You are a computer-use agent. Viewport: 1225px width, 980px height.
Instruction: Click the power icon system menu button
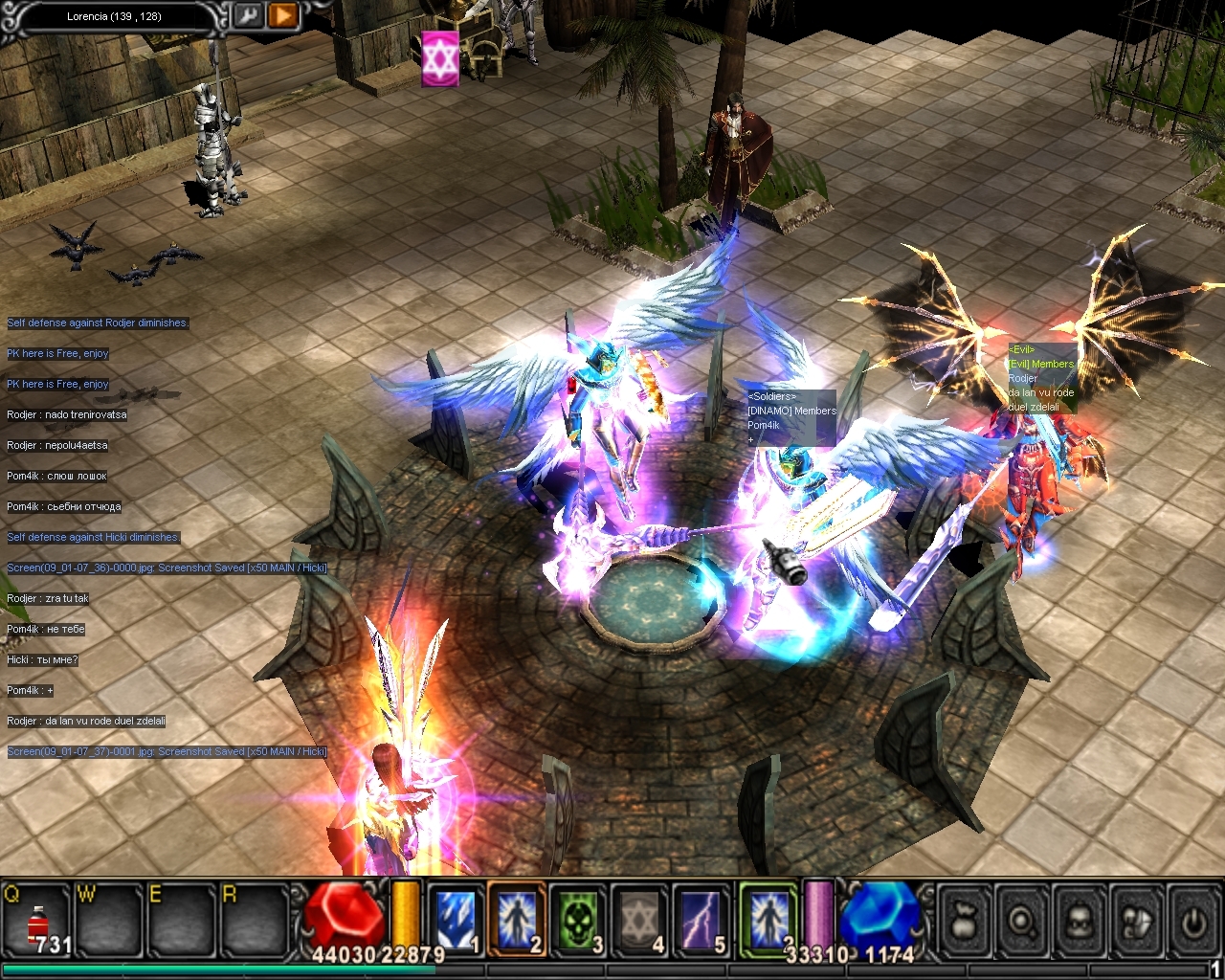coord(1192,922)
